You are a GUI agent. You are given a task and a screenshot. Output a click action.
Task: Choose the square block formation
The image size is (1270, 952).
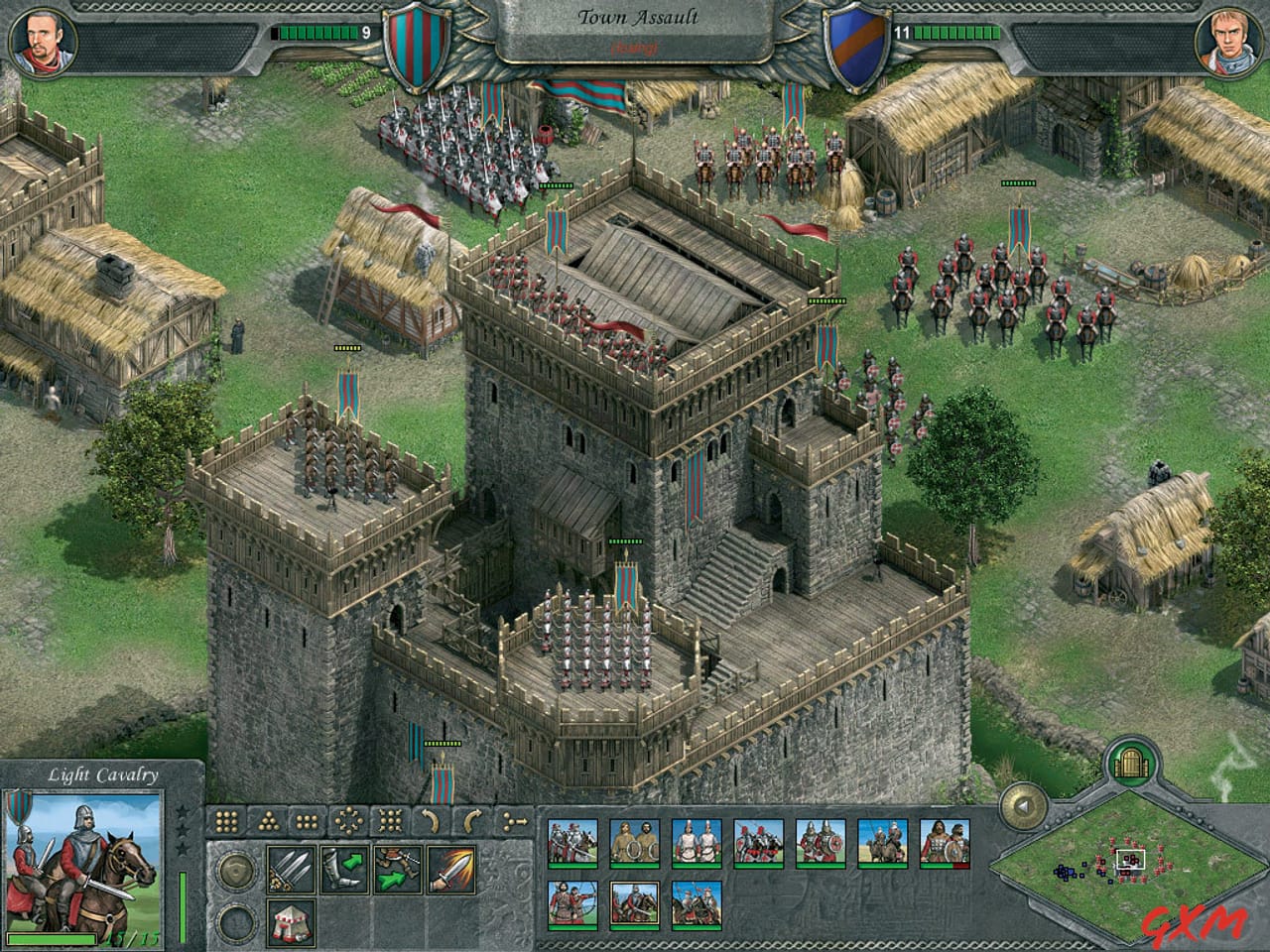[225, 820]
